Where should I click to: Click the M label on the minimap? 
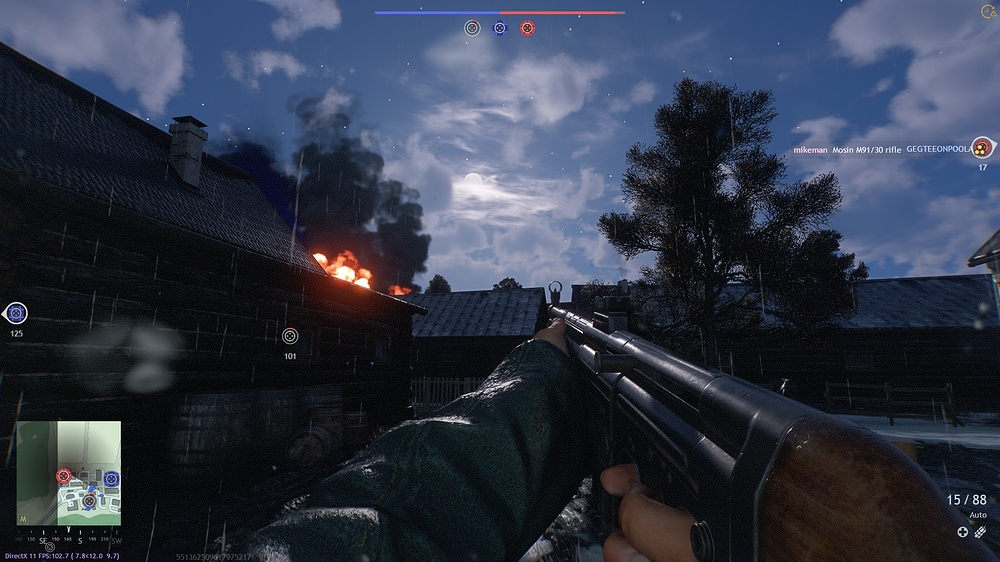[x=23, y=519]
